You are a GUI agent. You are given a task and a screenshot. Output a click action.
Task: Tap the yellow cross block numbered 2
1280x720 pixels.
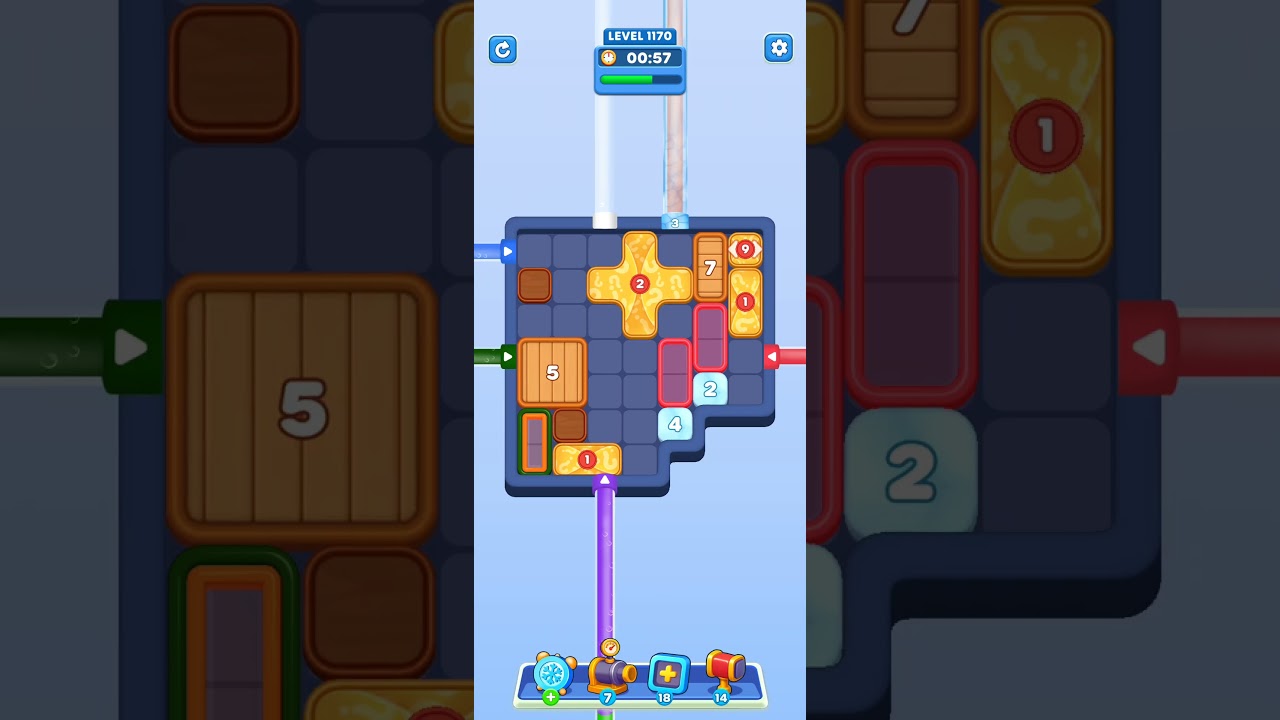tap(639, 285)
